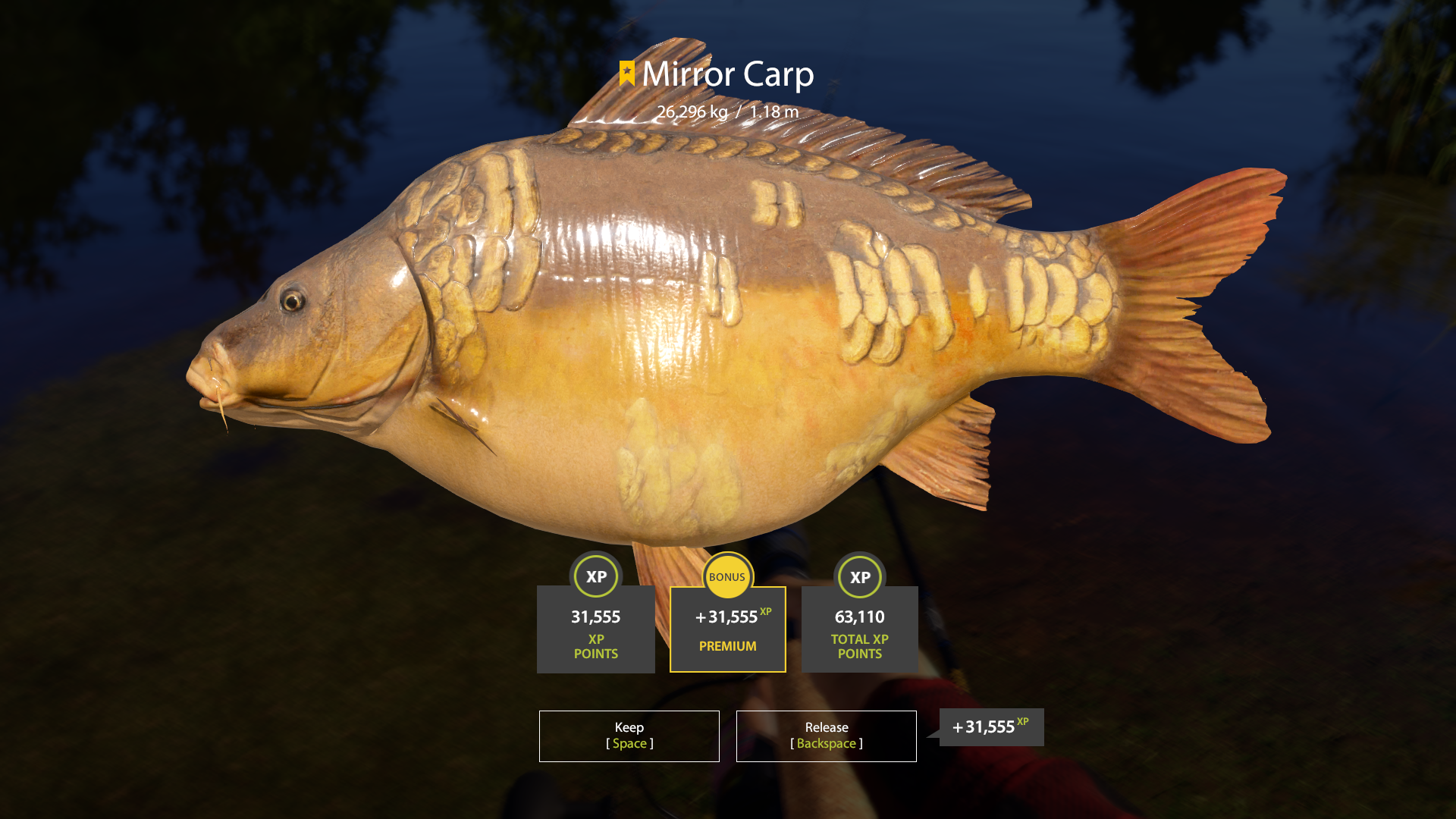
Task: Keep the Mirror Carp
Action: click(629, 736)
